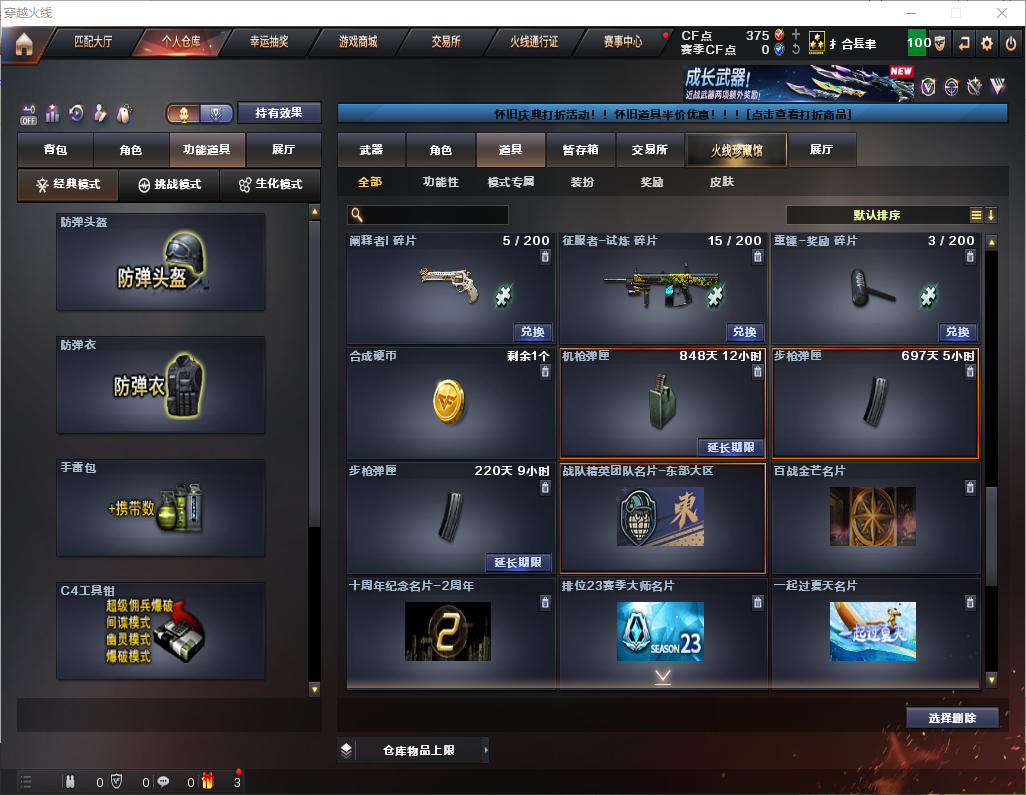Select the 武器 weapons warehouse tab
The width and height of the screenshot is (1026, 795).
pos(371,150)
